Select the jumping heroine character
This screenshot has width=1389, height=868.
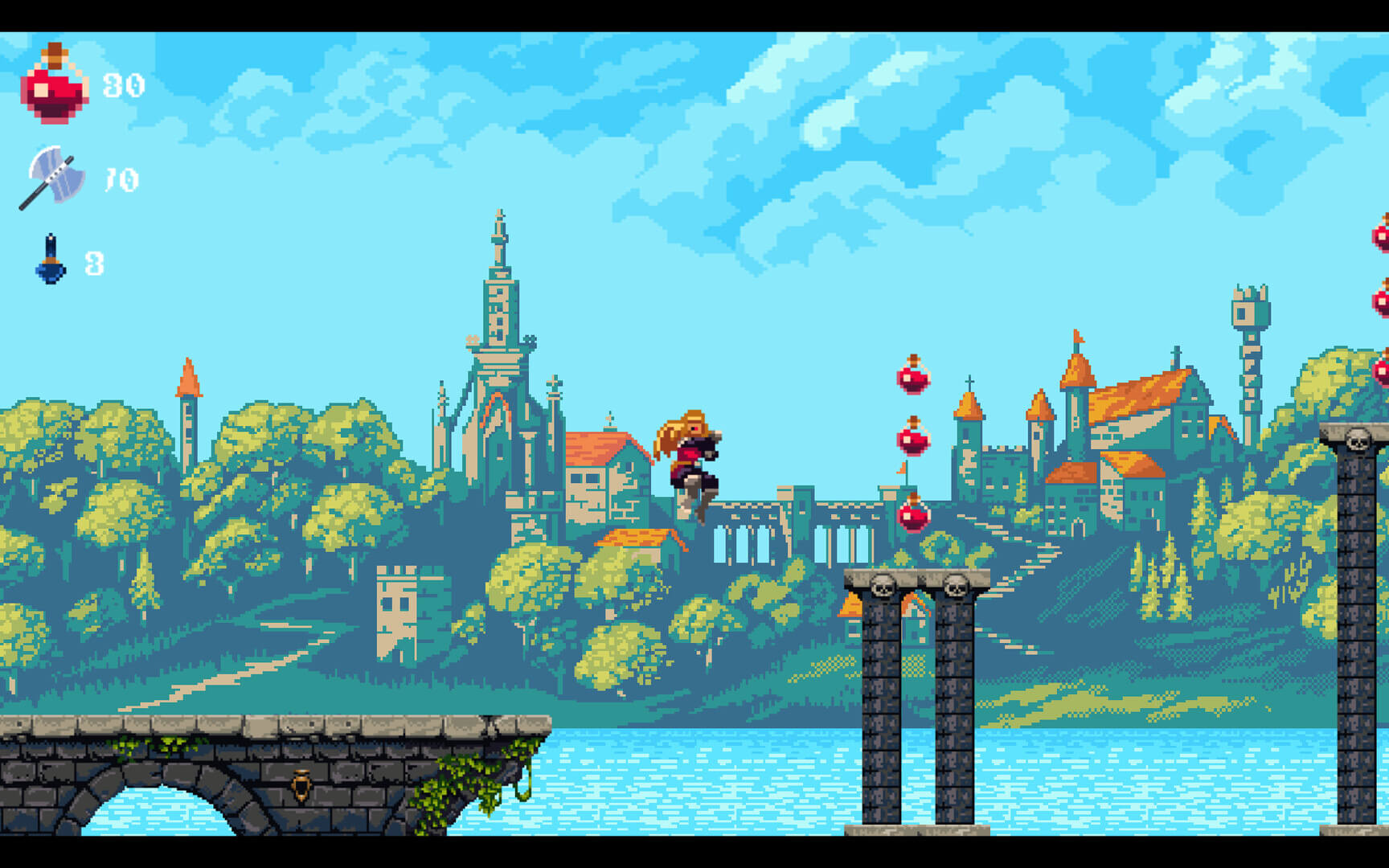click(691, 462)
